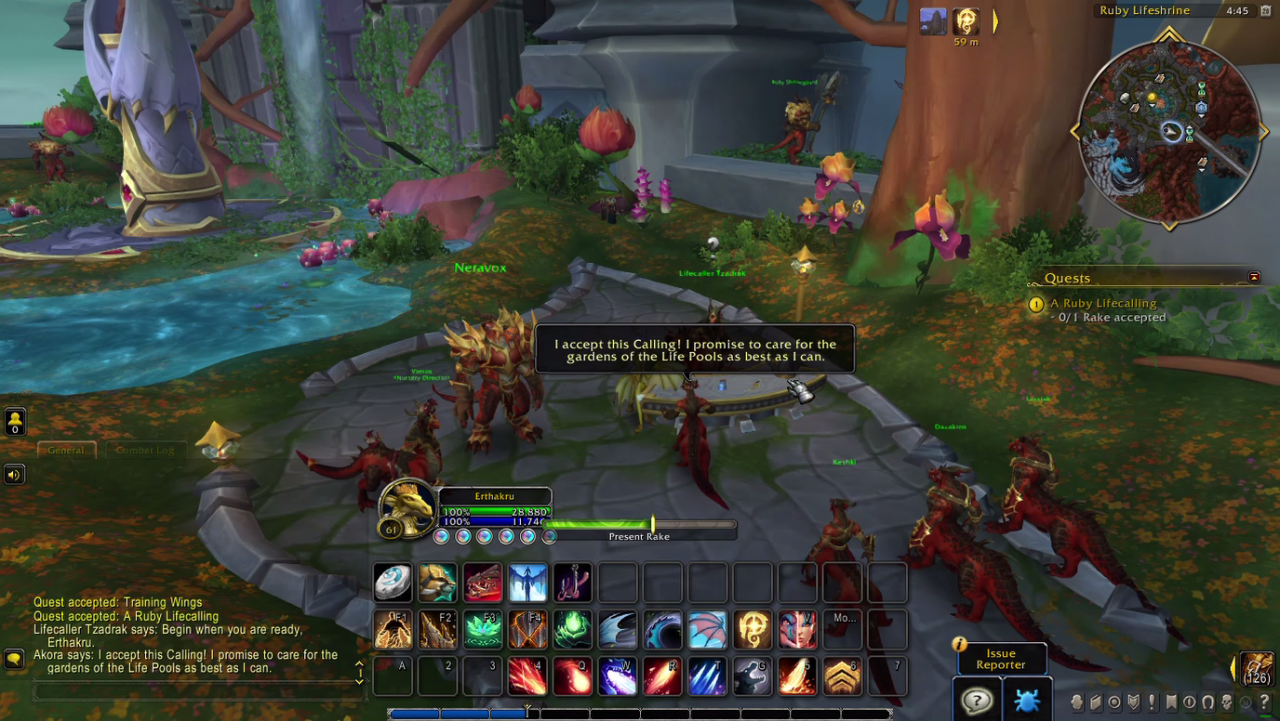Activate the red dragon head ability

tap(482, 583)
